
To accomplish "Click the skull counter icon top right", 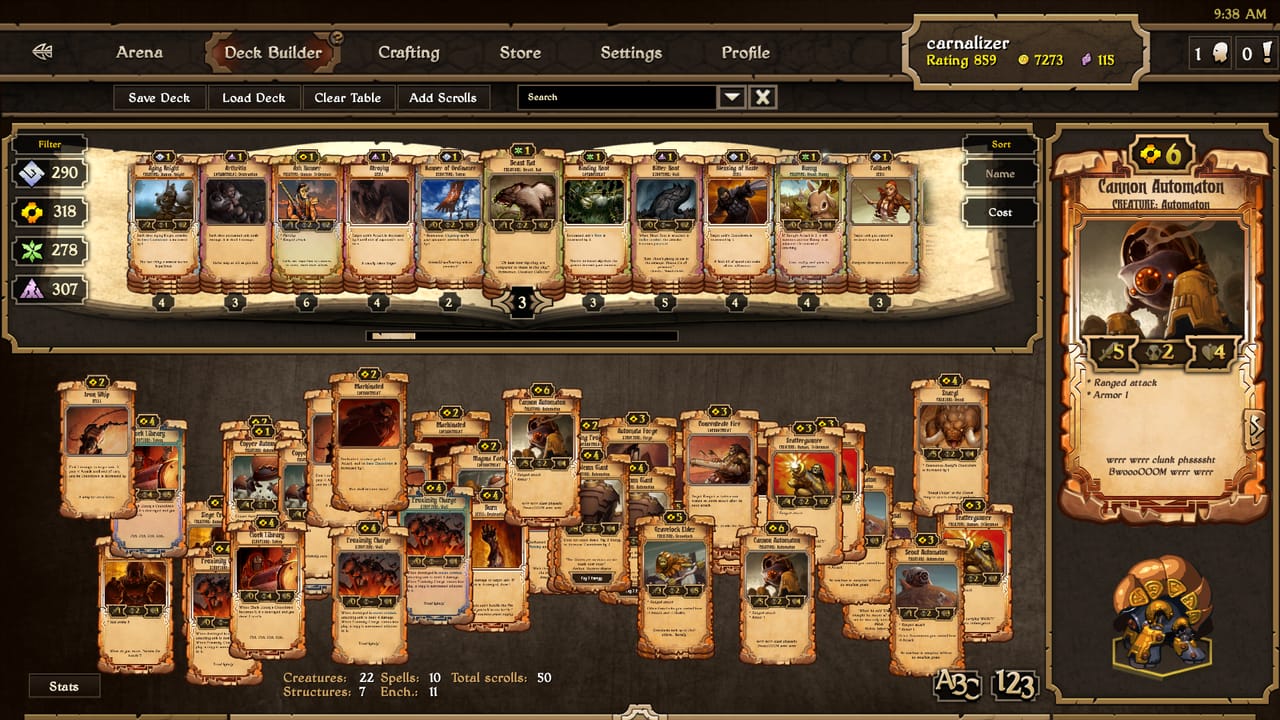I will point(1218,51).
